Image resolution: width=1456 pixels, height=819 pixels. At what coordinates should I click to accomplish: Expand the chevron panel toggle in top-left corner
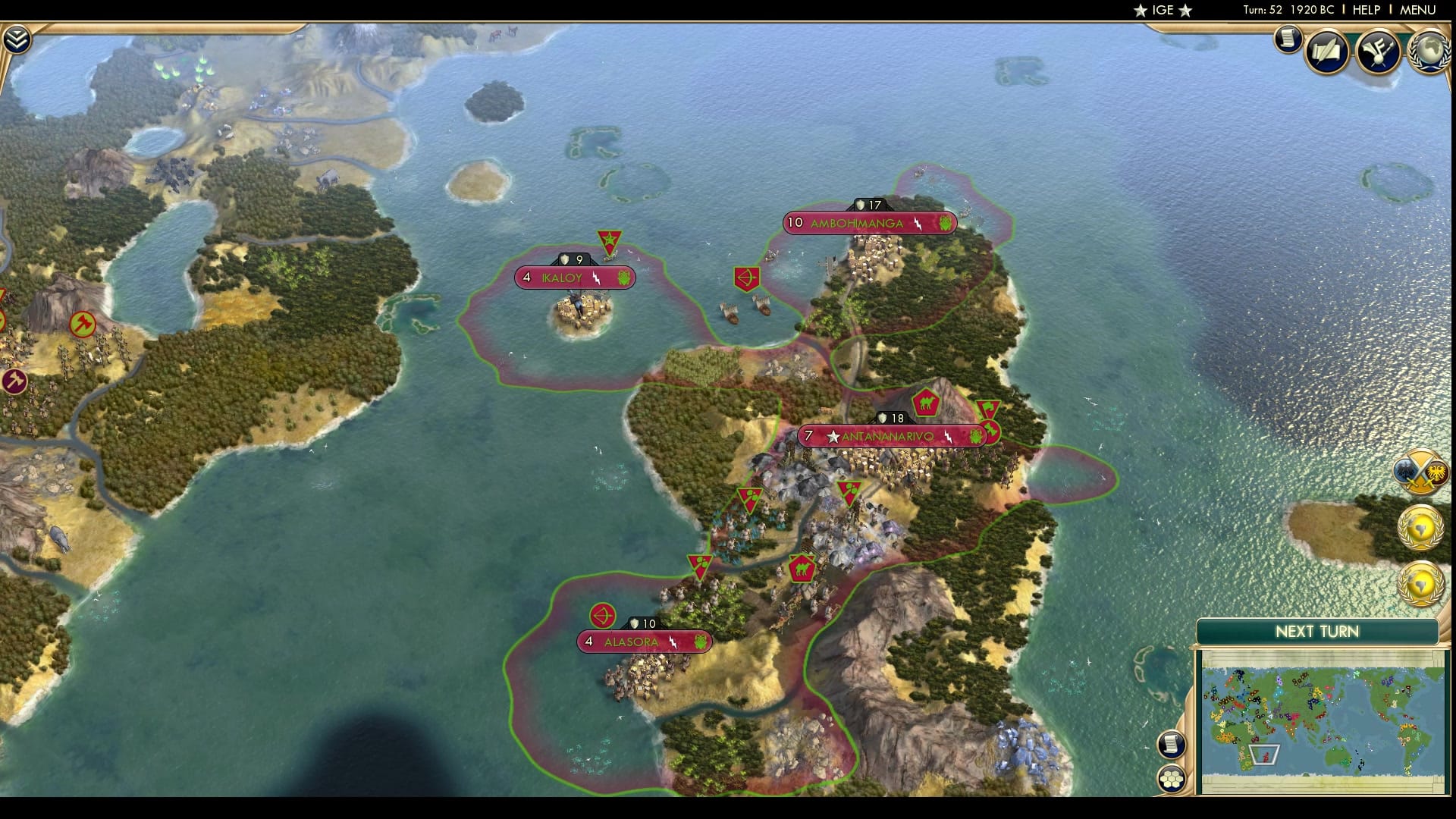pyautogui.click(x=16, y=39)
